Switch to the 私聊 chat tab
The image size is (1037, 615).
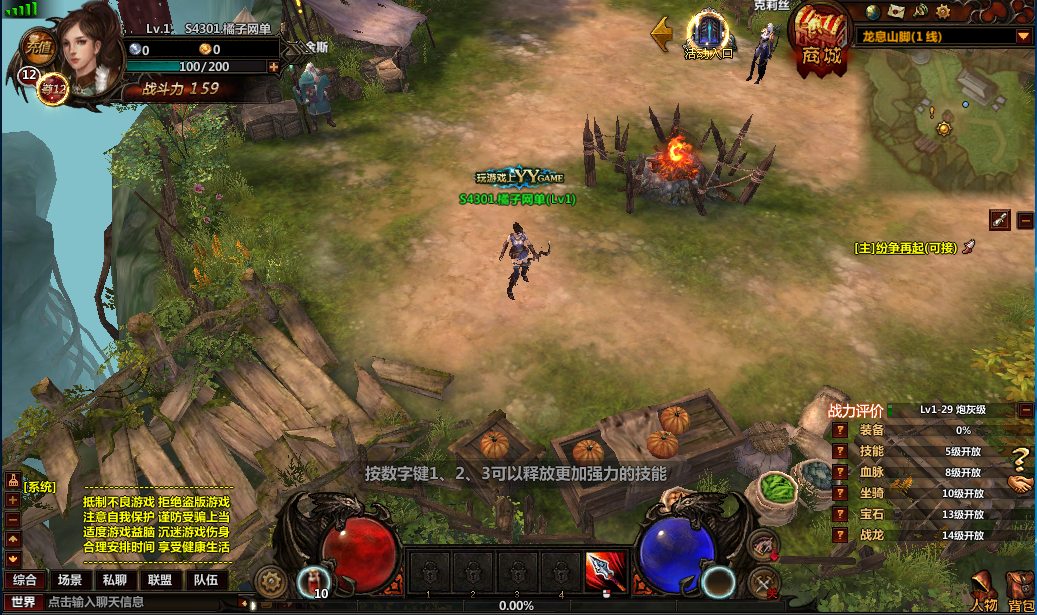pyautogui.click(x=114, y=580)
